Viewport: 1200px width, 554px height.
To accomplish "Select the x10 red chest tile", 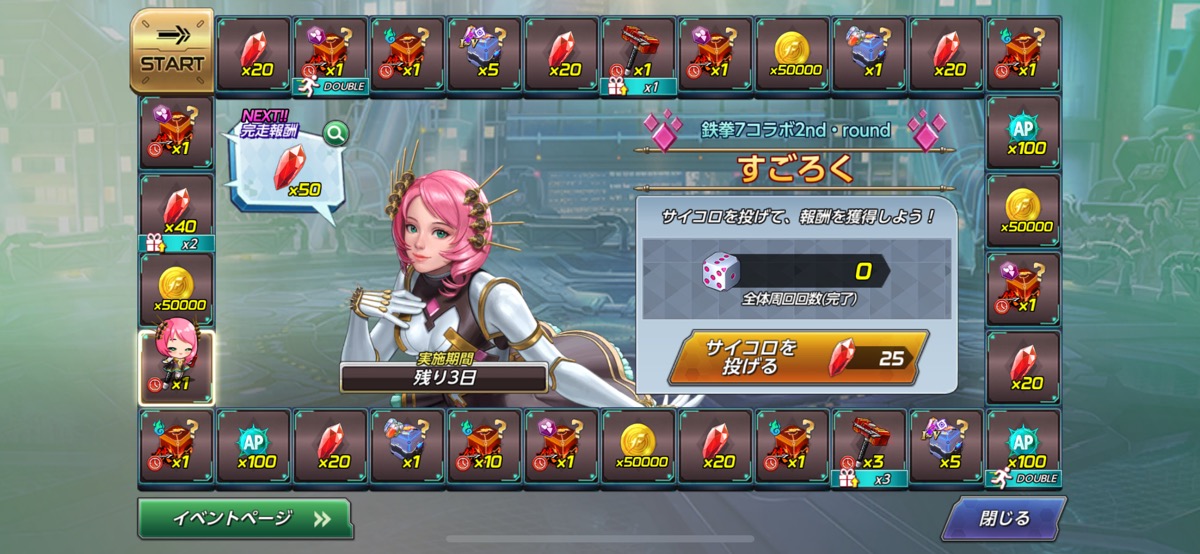I will [485, 445].
